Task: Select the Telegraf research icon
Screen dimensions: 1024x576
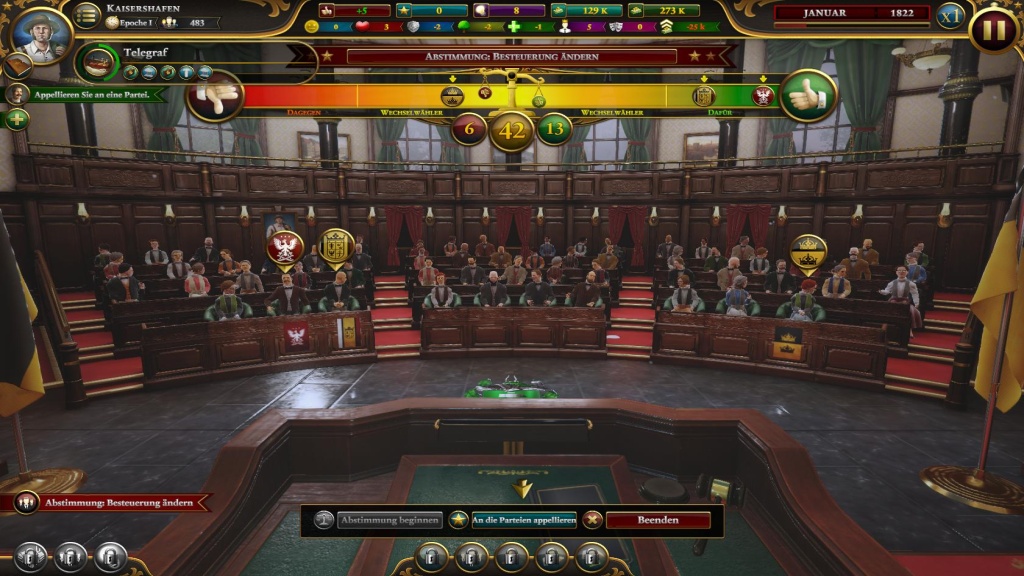Action: pyautogui.click(x=97, y=62)
